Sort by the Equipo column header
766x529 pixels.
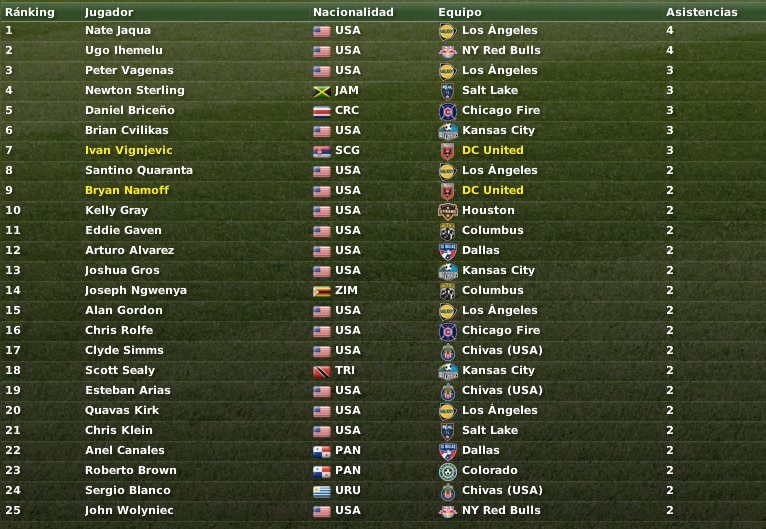pos(459,12)
